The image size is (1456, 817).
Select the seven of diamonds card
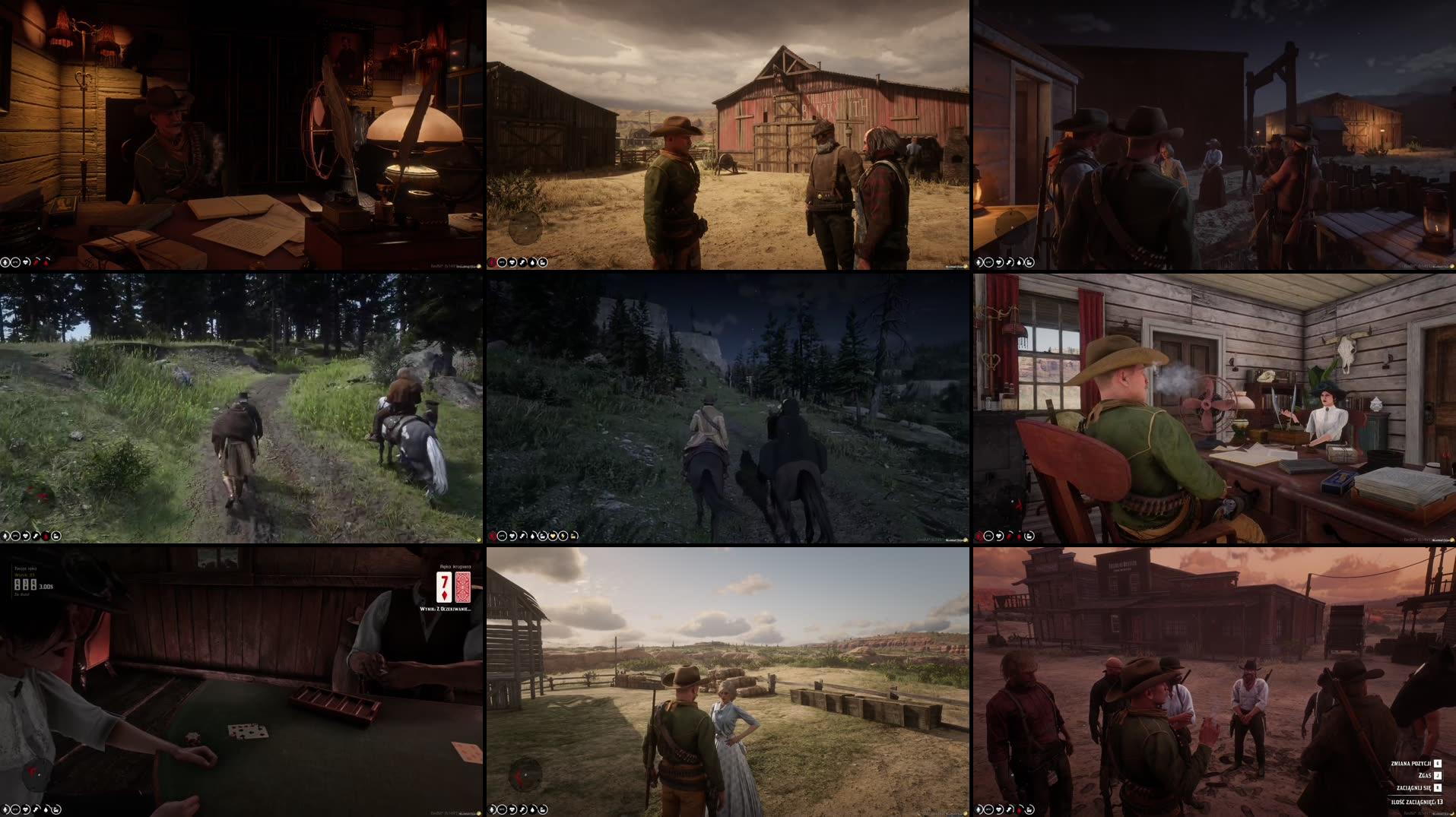[x=444, y=587]
